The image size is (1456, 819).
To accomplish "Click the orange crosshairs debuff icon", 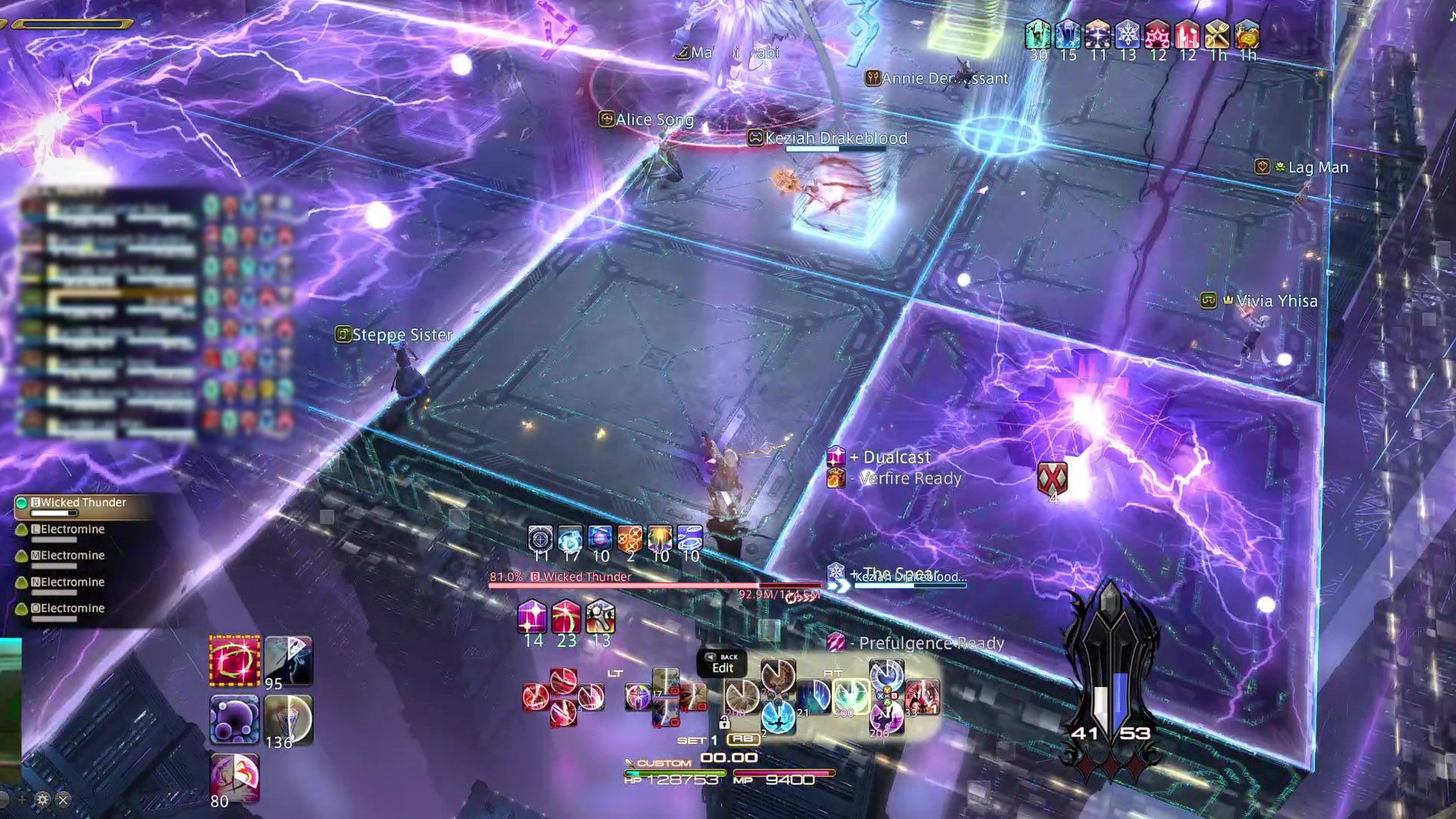I will (x=629, y=538).
